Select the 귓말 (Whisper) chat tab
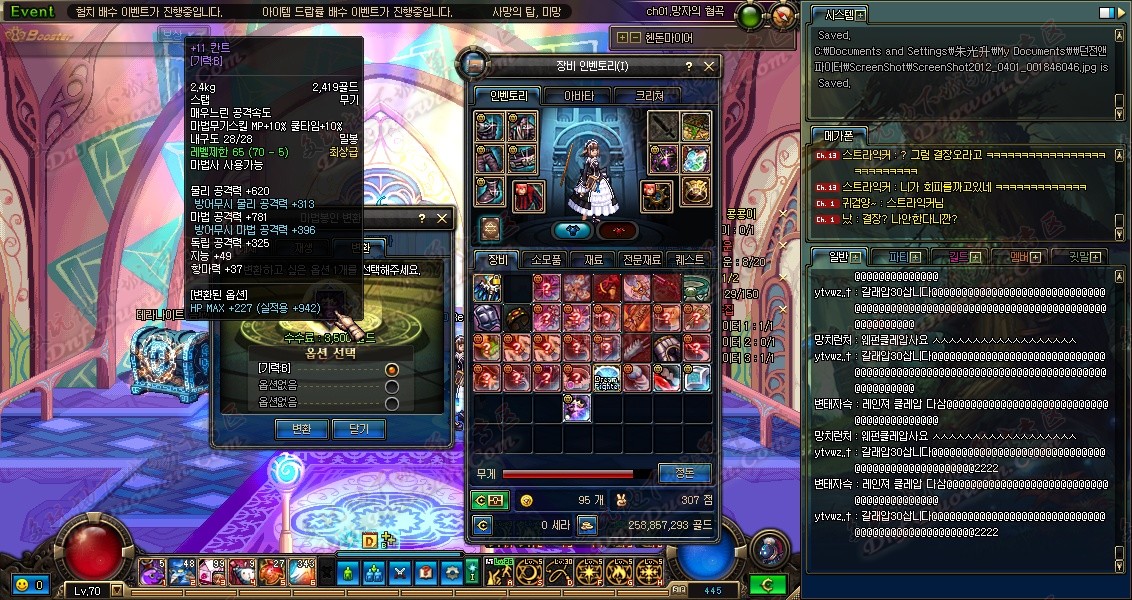Screen dimensions: 1132x600 pyautogui.click(x=1076, y=257)
